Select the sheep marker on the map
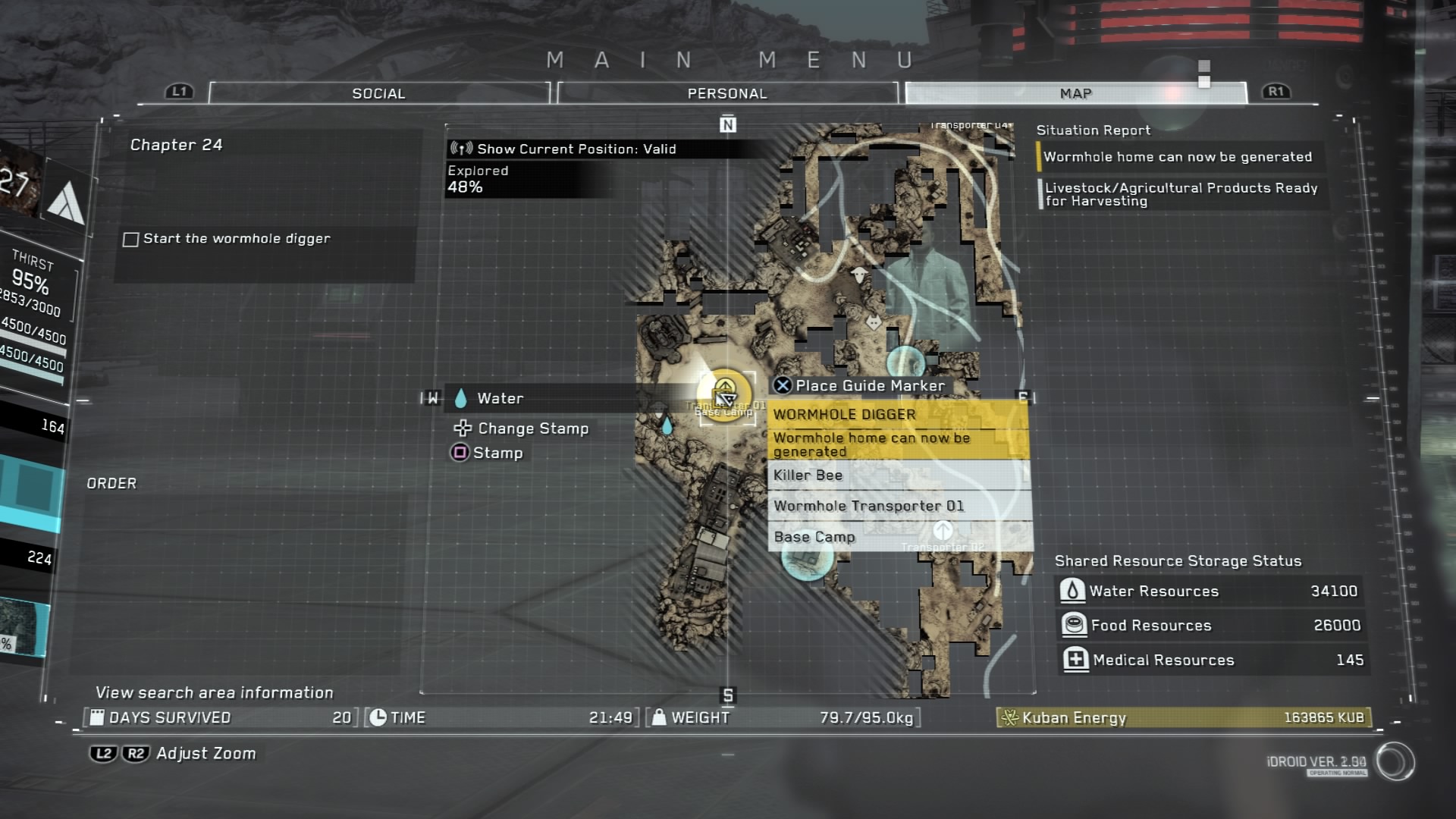The height and width of the screenshot is (819, 1456). (x=859, y=274)
